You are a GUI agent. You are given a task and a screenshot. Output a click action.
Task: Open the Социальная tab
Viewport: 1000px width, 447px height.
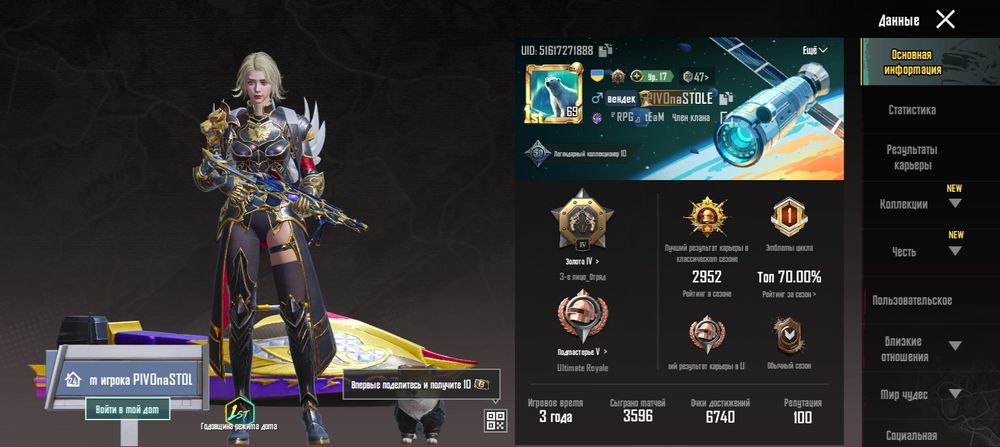[911, 435]
